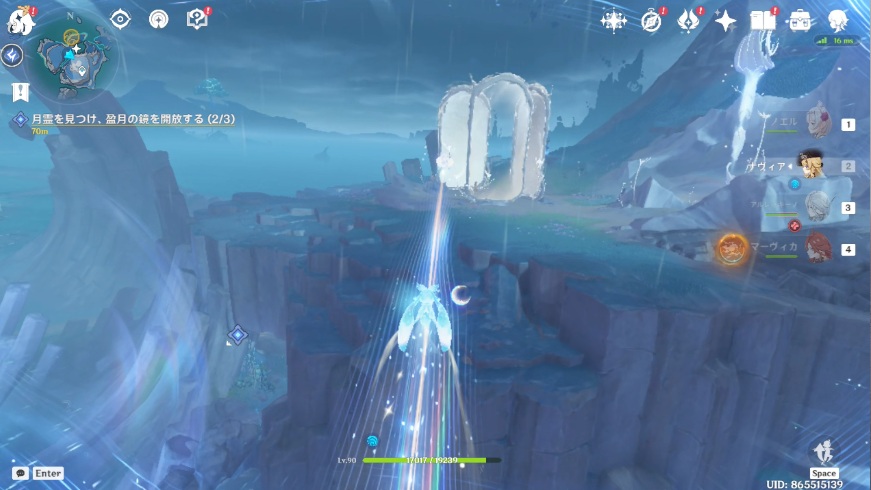Switch to party member マーヴィカ
Viewport: 871px width, 490px height.
pyautogui.click(x=819, y=248)
